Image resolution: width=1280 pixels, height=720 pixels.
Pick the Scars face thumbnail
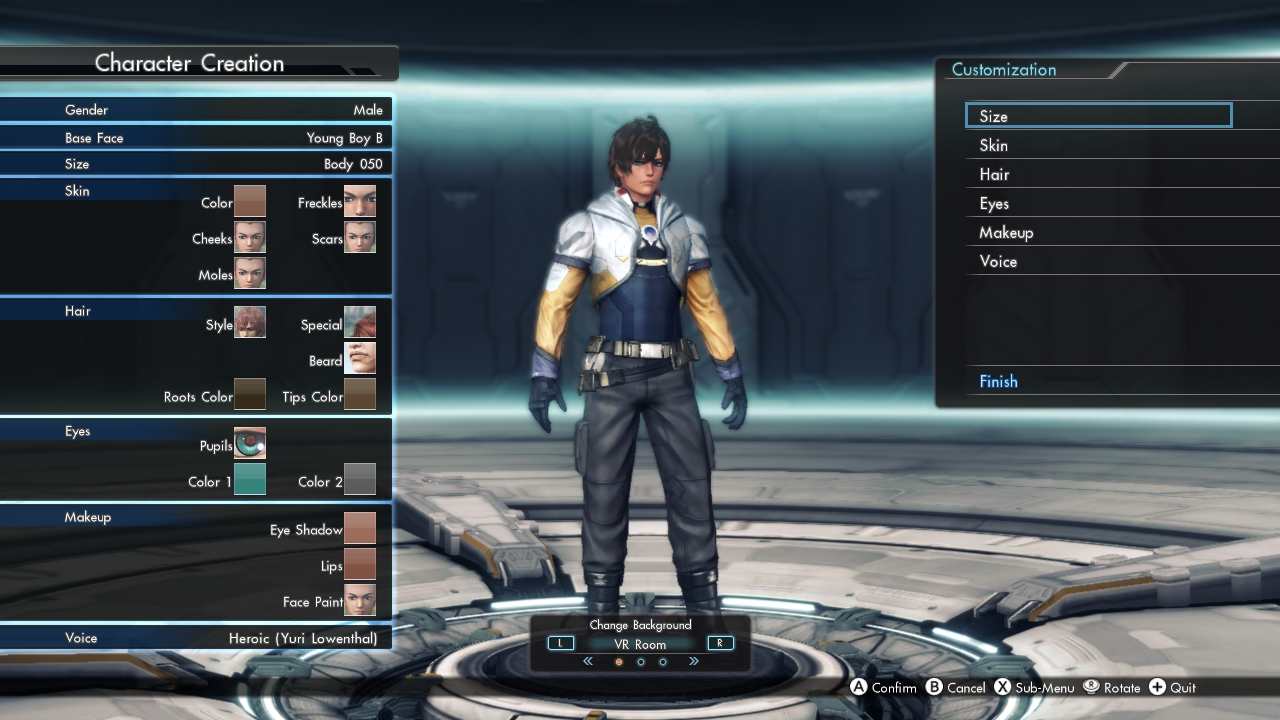click(360, 238)
